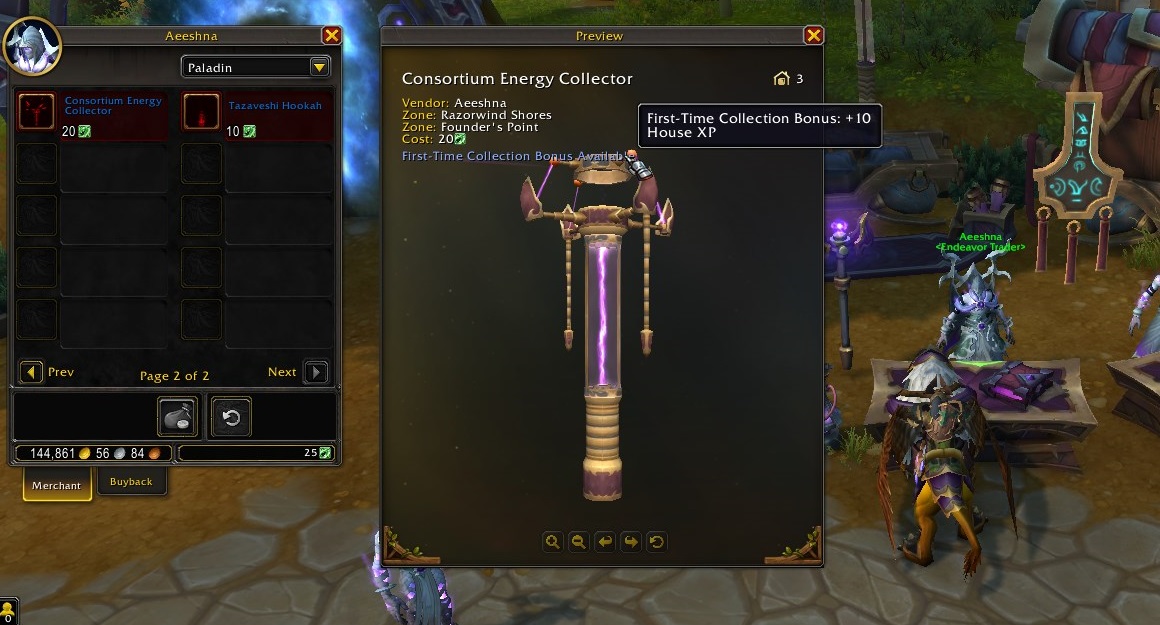
Task: Switch to the Buyback tab
Action: [x=131, y=482]
